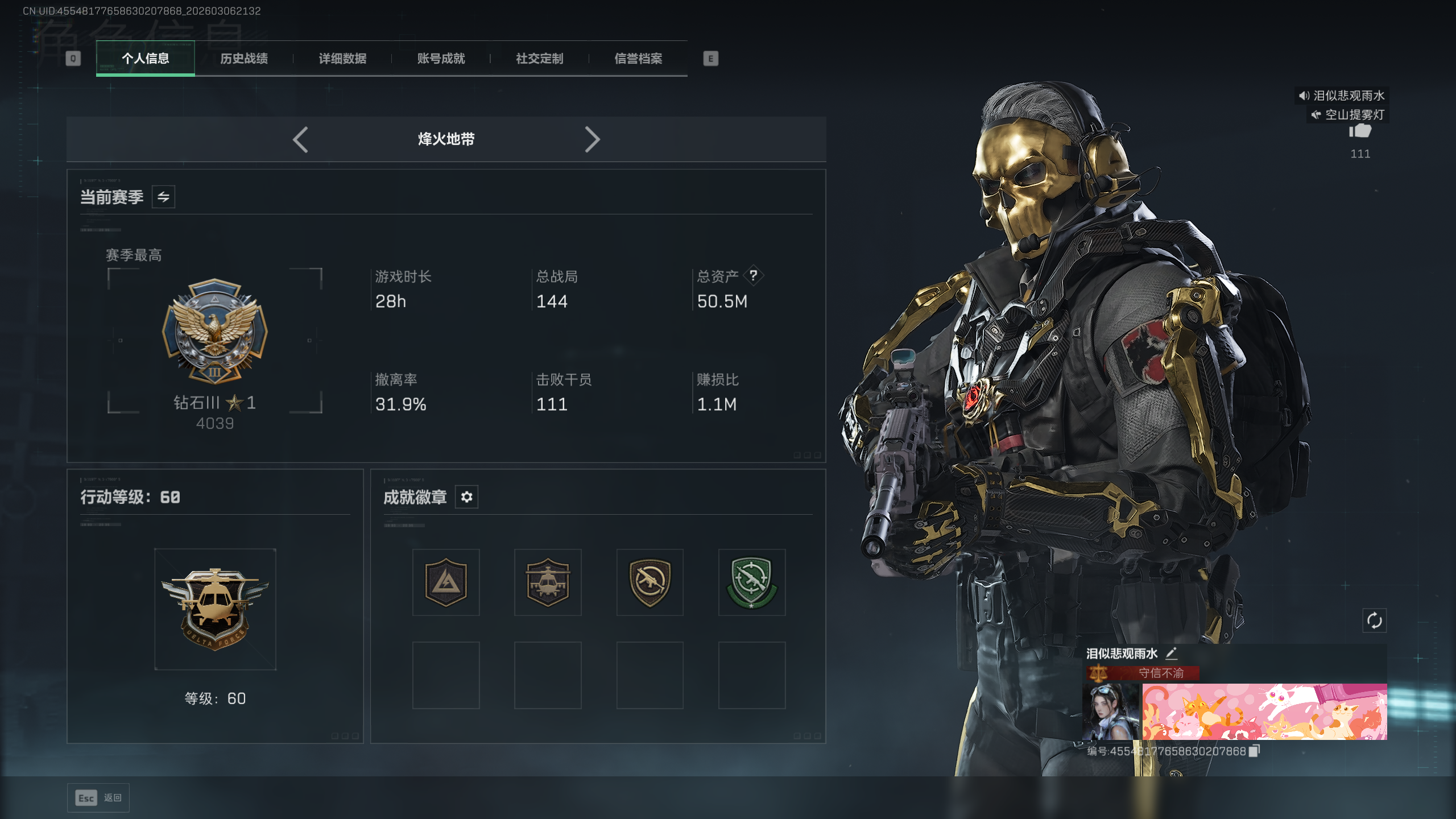Screen dimensions: 1456x819
Task: Go to the 社交定制 tab
Action: click(x=539, y=59)
